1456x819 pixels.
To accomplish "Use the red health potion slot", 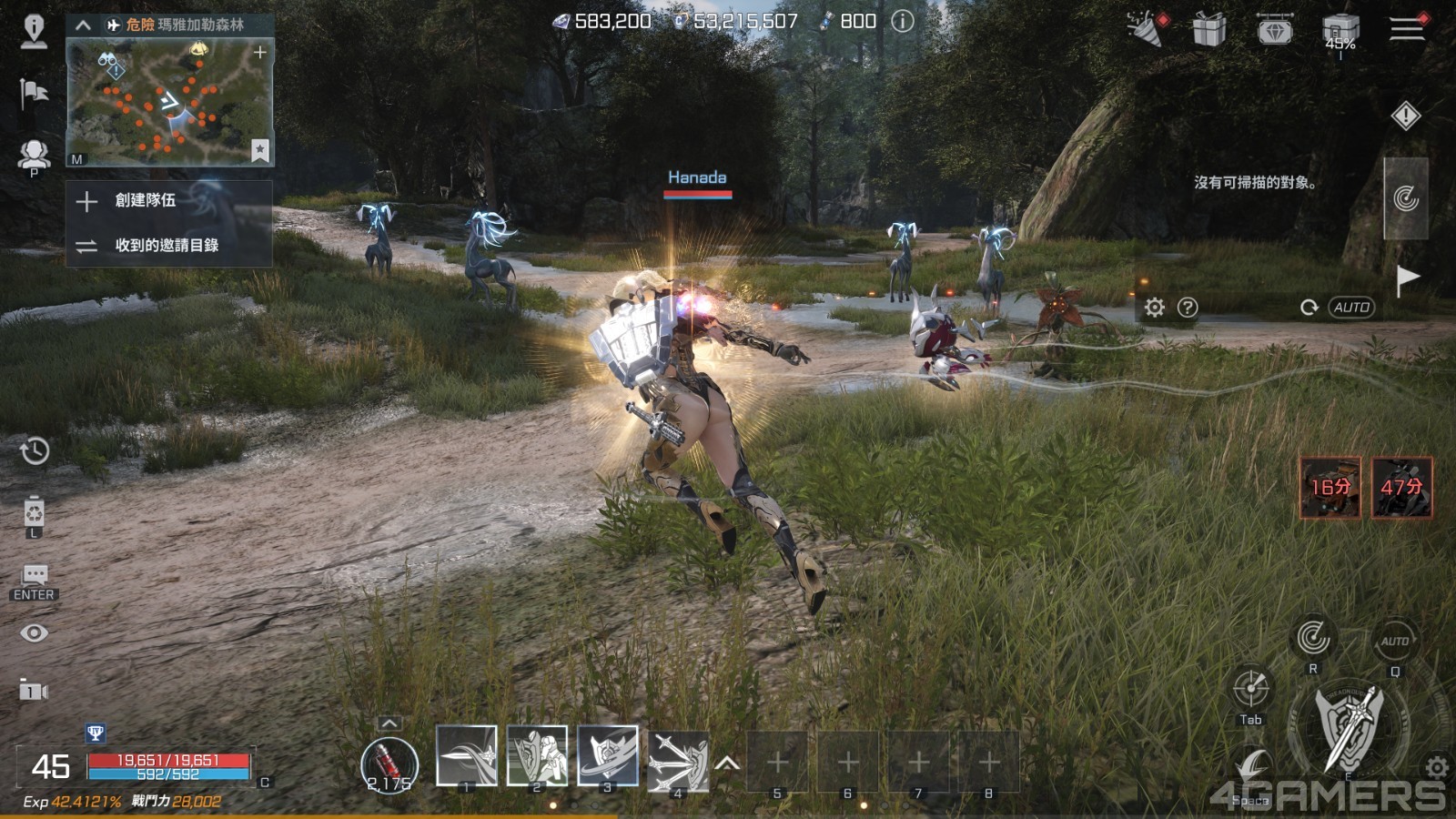I will click(389, 763).
